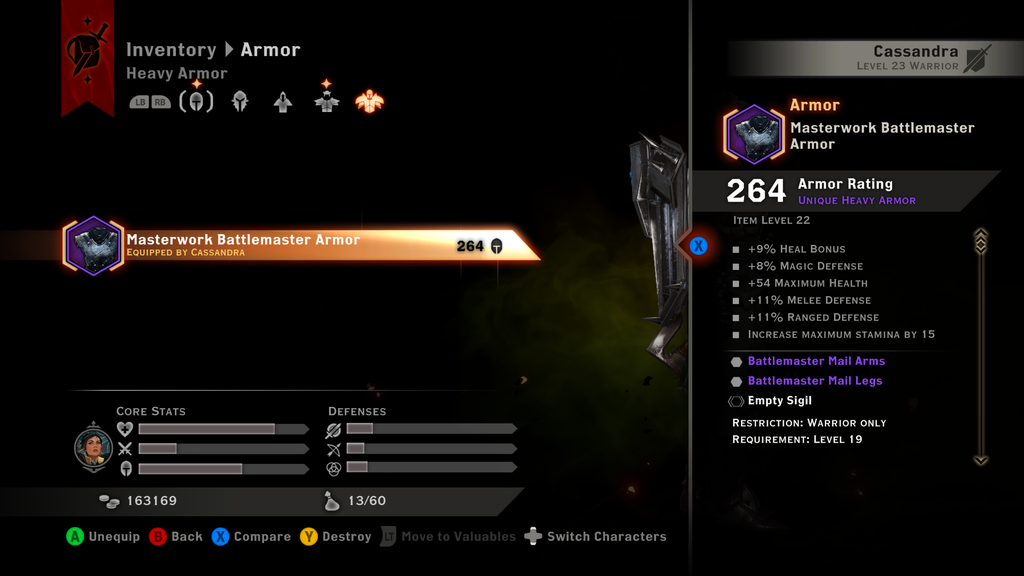
Task: Switch to the horned medium armor tab
Action: click(326, 101)
